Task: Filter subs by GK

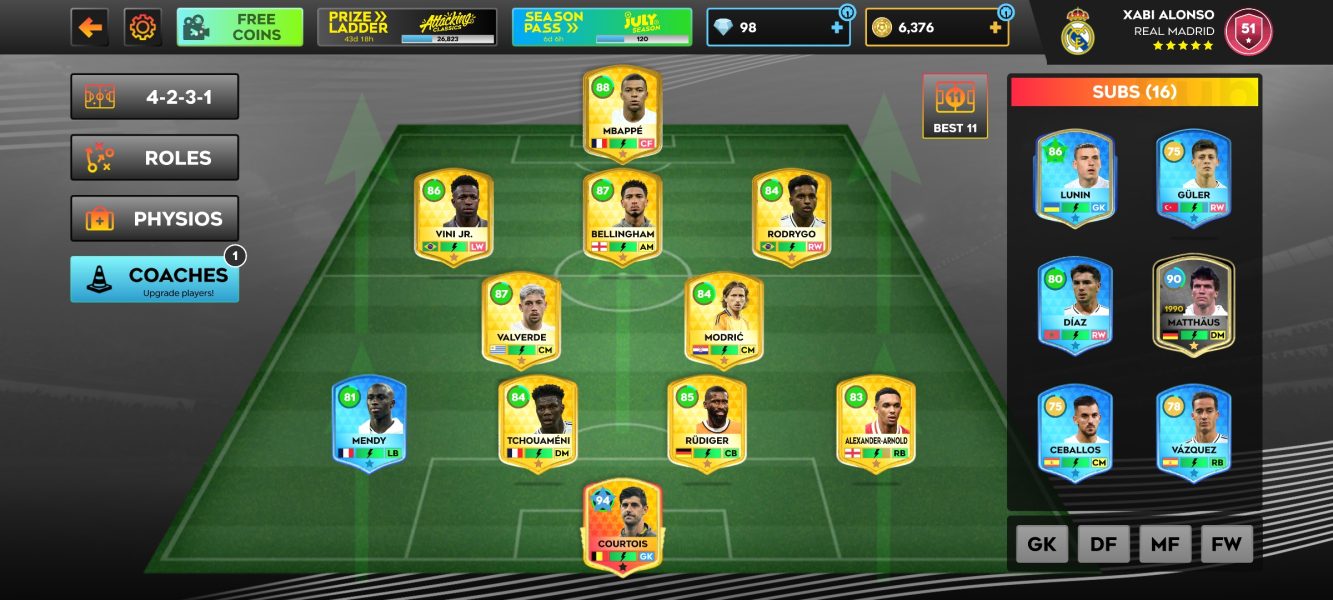Action: [x=1042, y=544]
